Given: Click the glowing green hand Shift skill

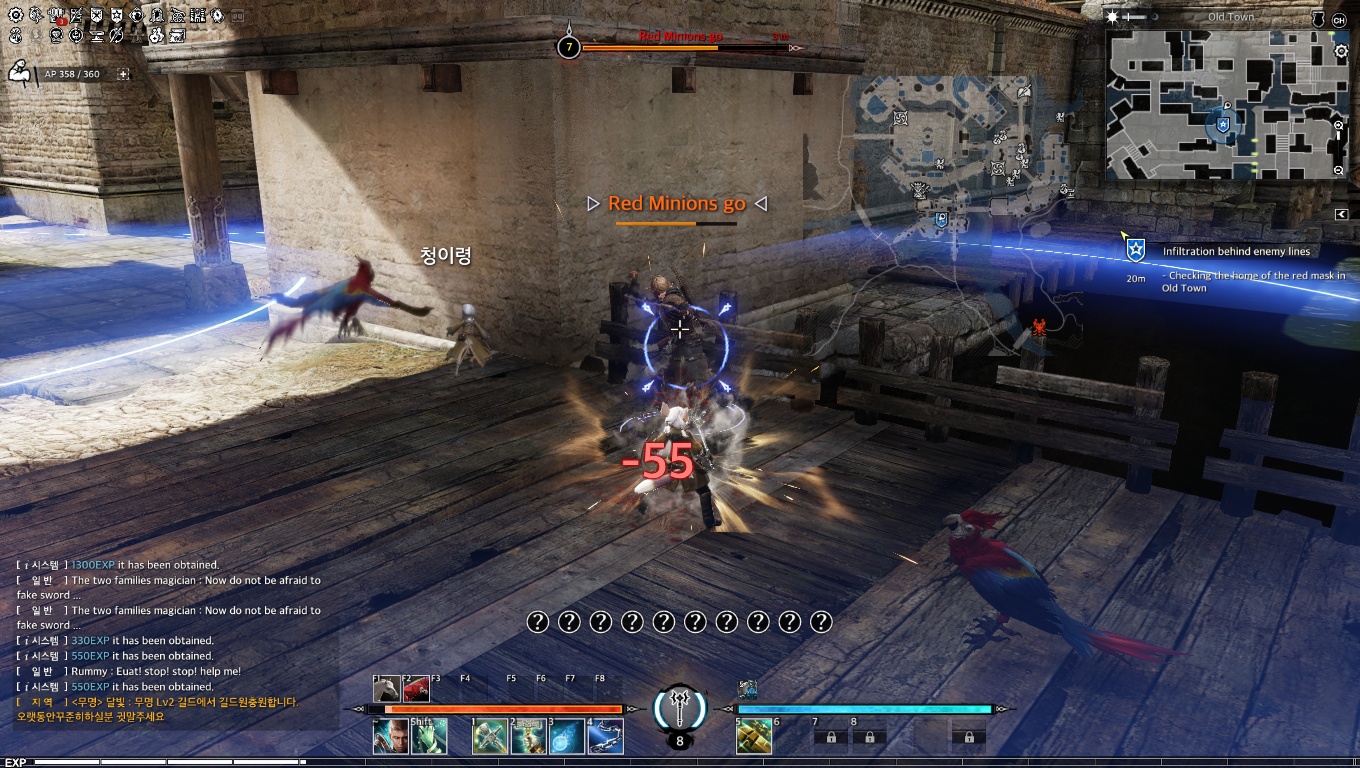Looking at the screenshot, I should tap(428, 737).
